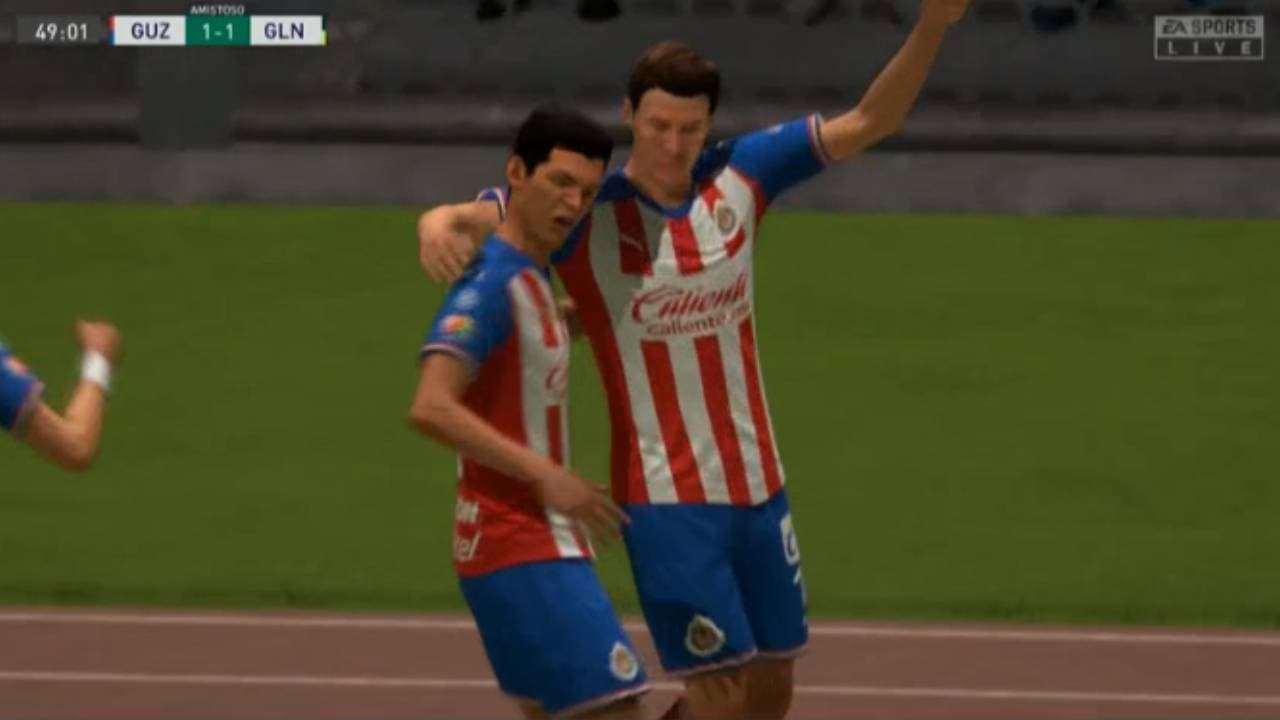The image size is (1280, 720).
Task: Click the red-blue color bar beside GUZ
Action: pyautogui.click(x=113, y=30)
